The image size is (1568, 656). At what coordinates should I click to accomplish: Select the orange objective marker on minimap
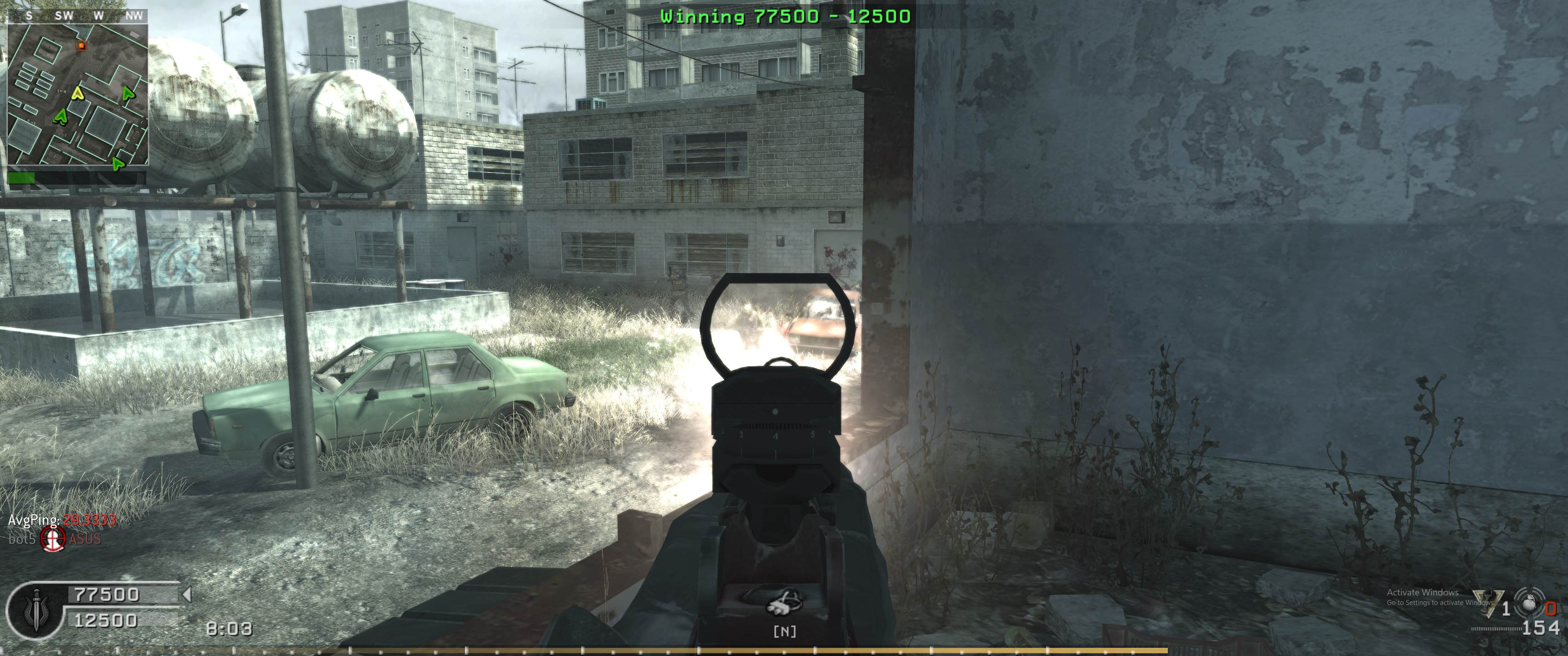(x=81, y=46)
